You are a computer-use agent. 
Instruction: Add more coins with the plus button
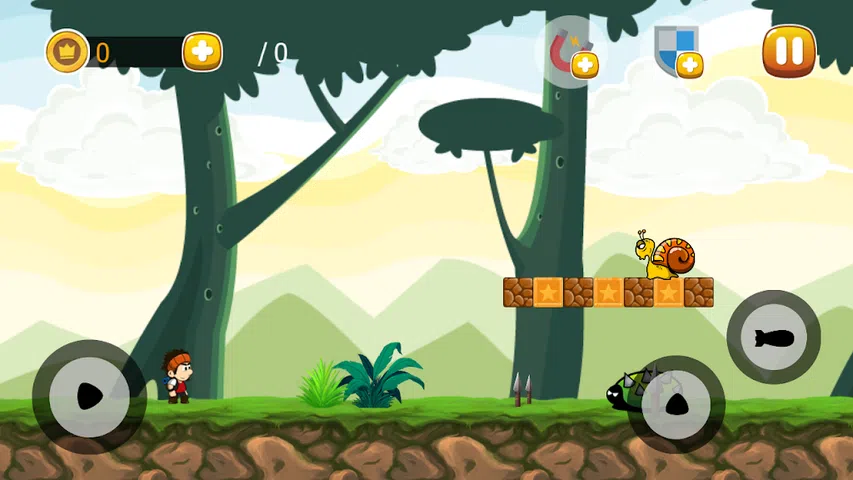click(202, 52)
